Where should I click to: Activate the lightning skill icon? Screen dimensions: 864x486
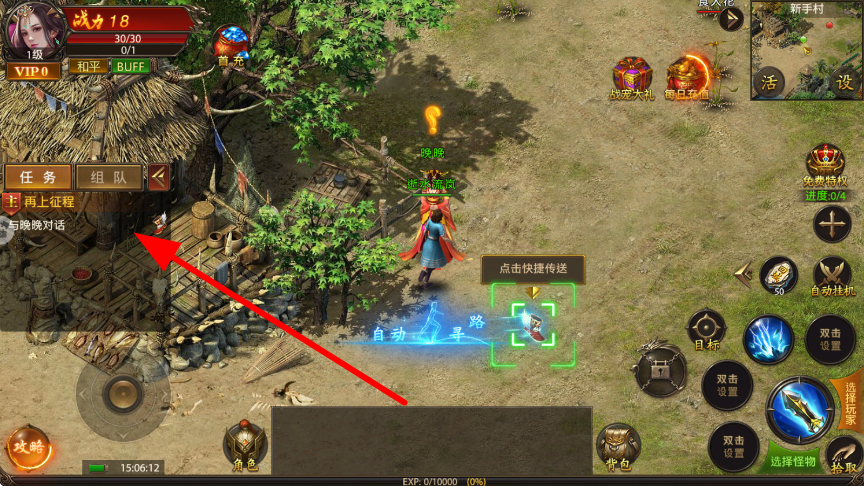[769, 339]
